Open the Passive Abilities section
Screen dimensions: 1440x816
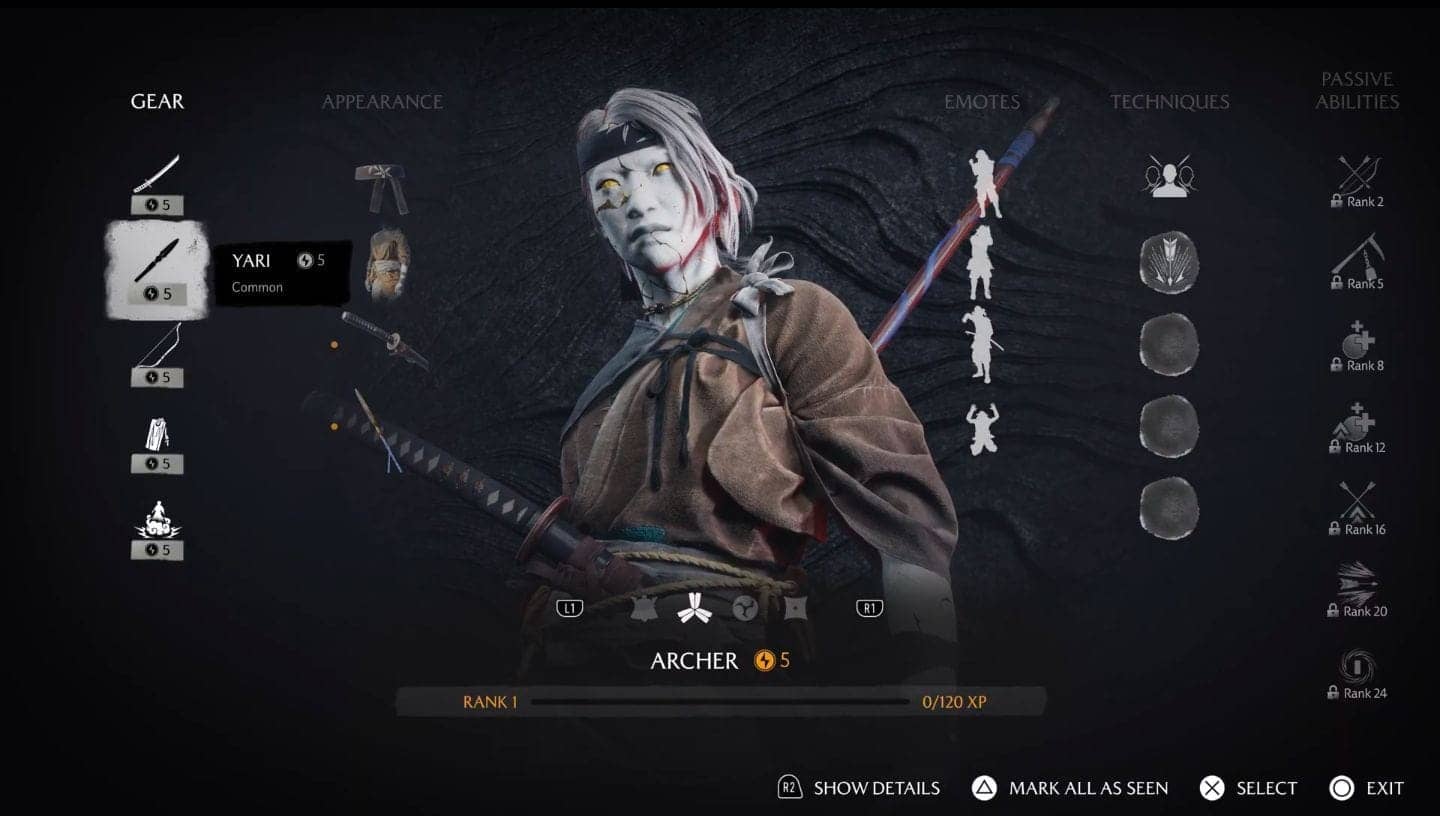(1357, 90)
